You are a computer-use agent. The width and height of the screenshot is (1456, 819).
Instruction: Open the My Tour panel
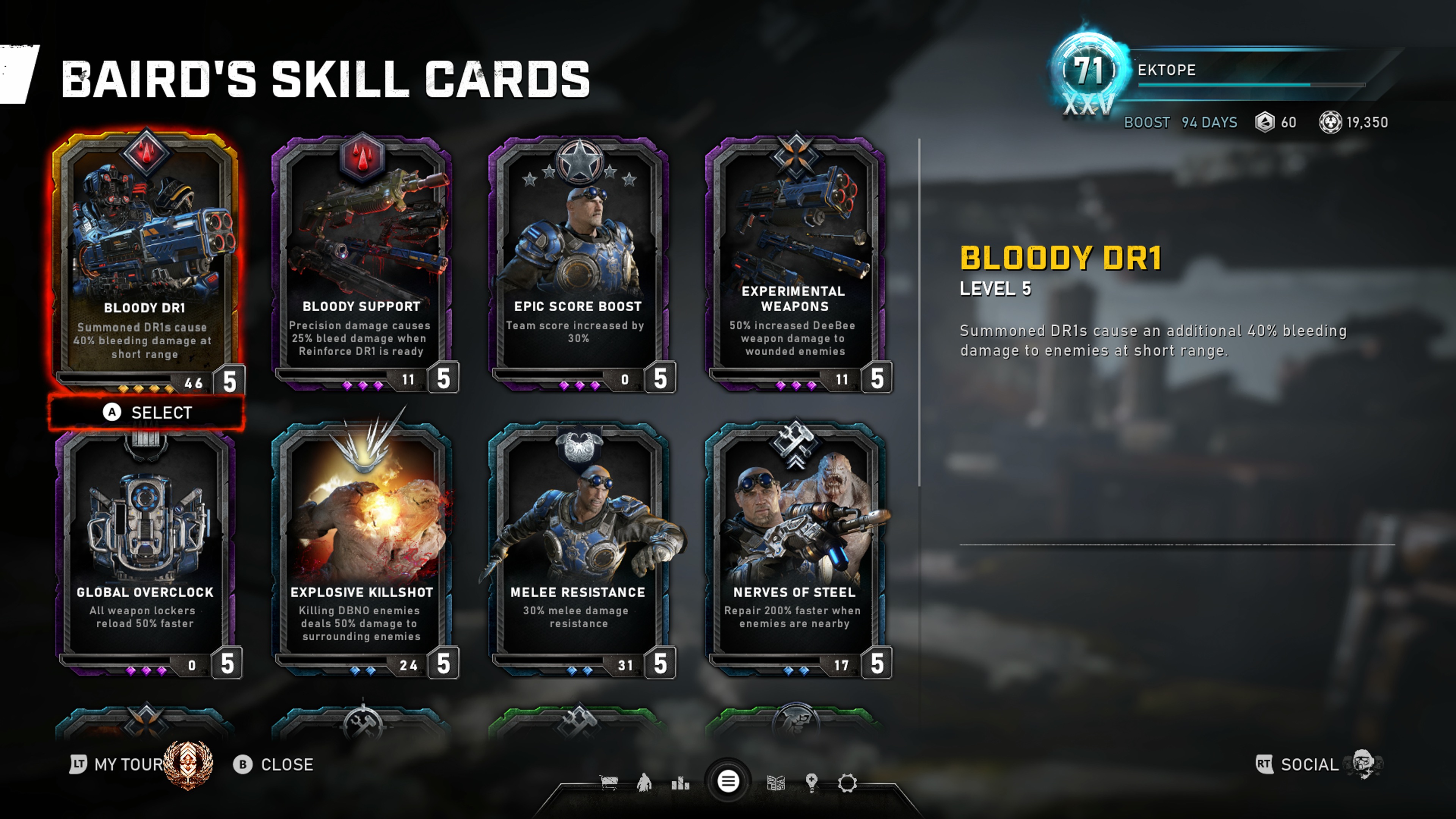coord(127,764)
